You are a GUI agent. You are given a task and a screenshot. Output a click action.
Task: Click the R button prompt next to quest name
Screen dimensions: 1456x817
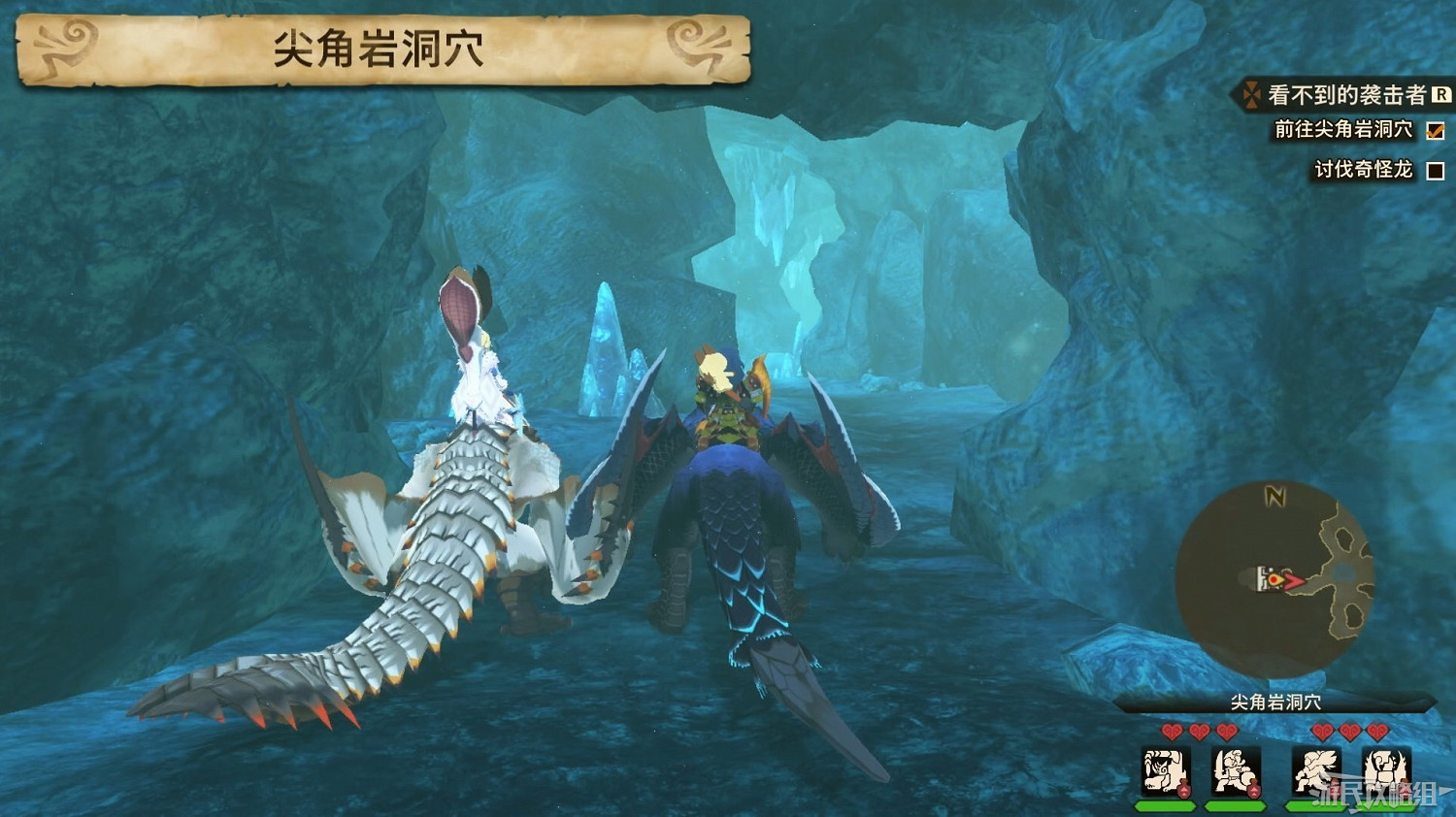(x=1441, y=96)
